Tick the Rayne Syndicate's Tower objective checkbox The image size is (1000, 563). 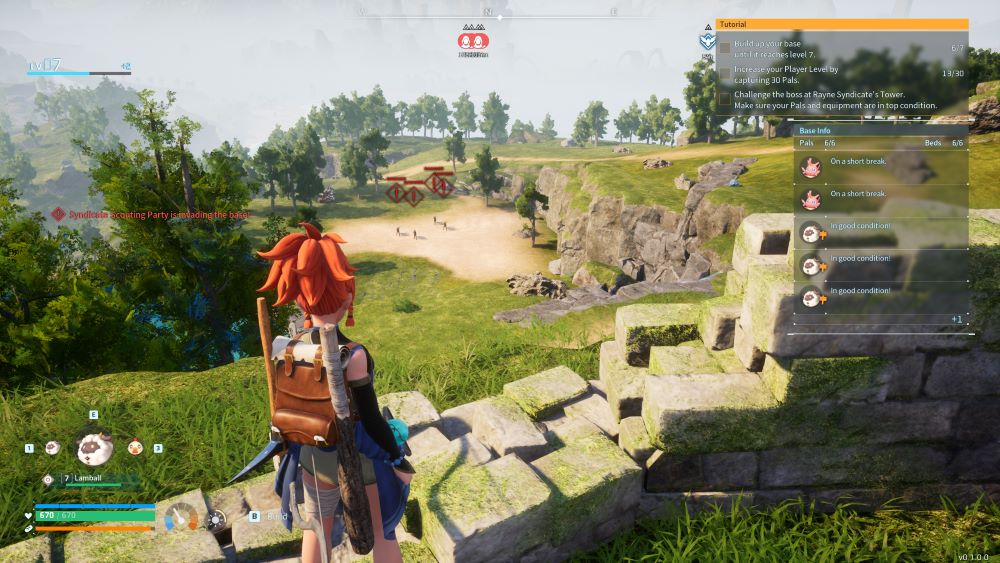pyautogui.click(x=725, y=98)
